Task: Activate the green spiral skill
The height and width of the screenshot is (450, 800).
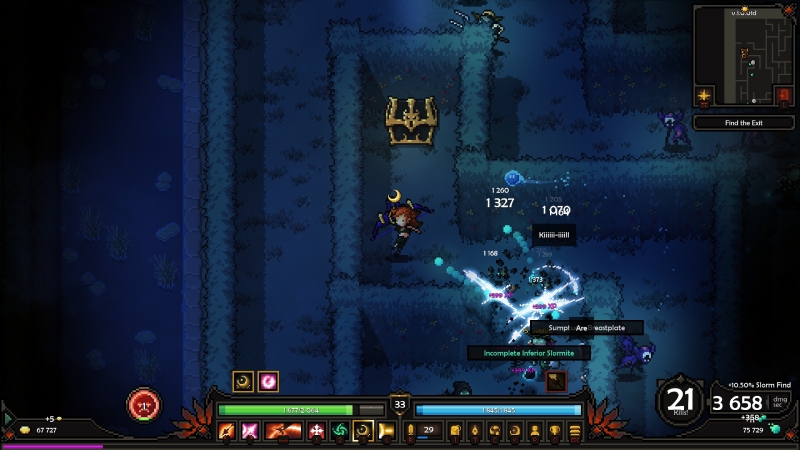Action: pos(339,431)
